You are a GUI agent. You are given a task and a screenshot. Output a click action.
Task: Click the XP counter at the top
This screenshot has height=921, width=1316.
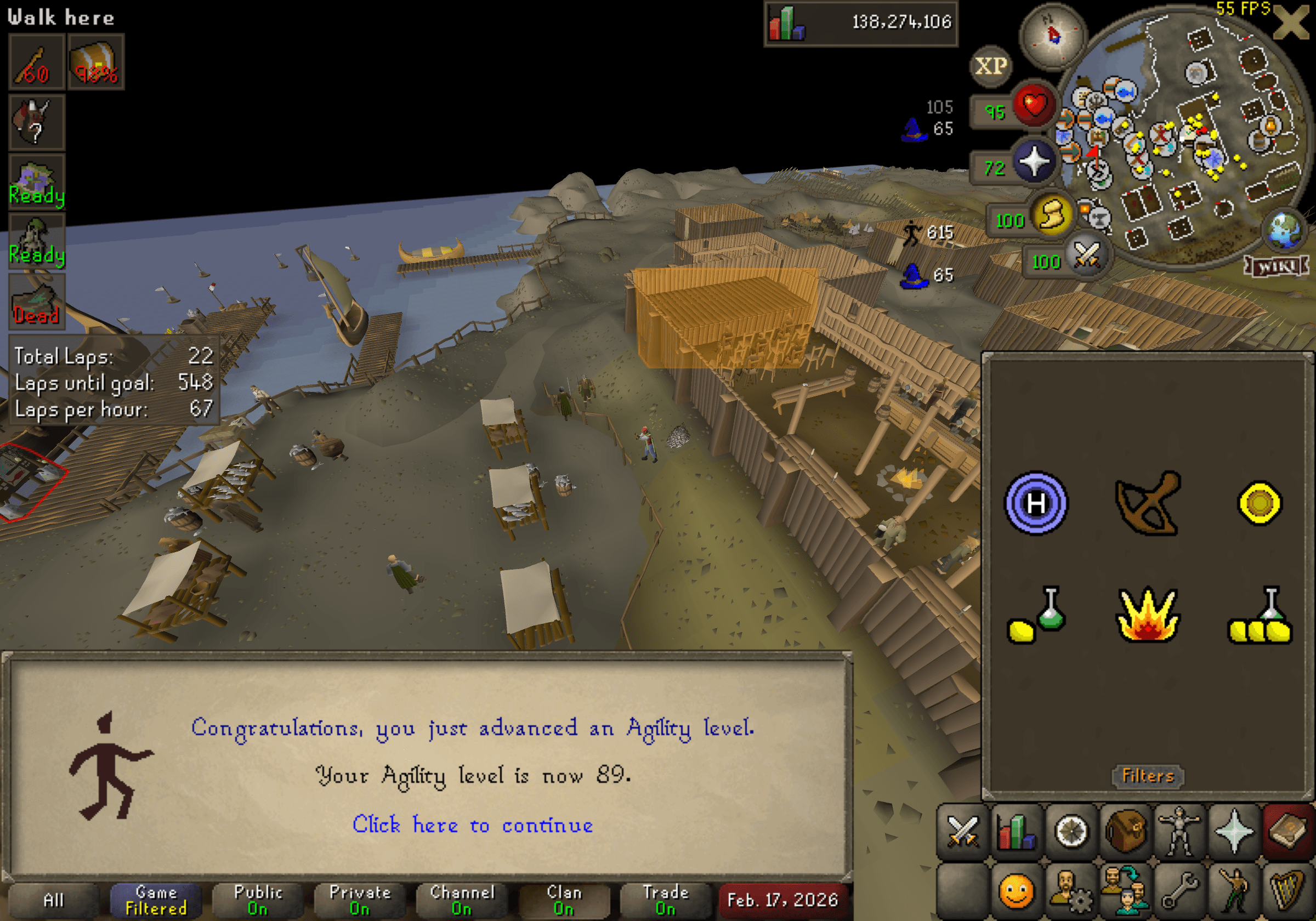click(991, 66)
